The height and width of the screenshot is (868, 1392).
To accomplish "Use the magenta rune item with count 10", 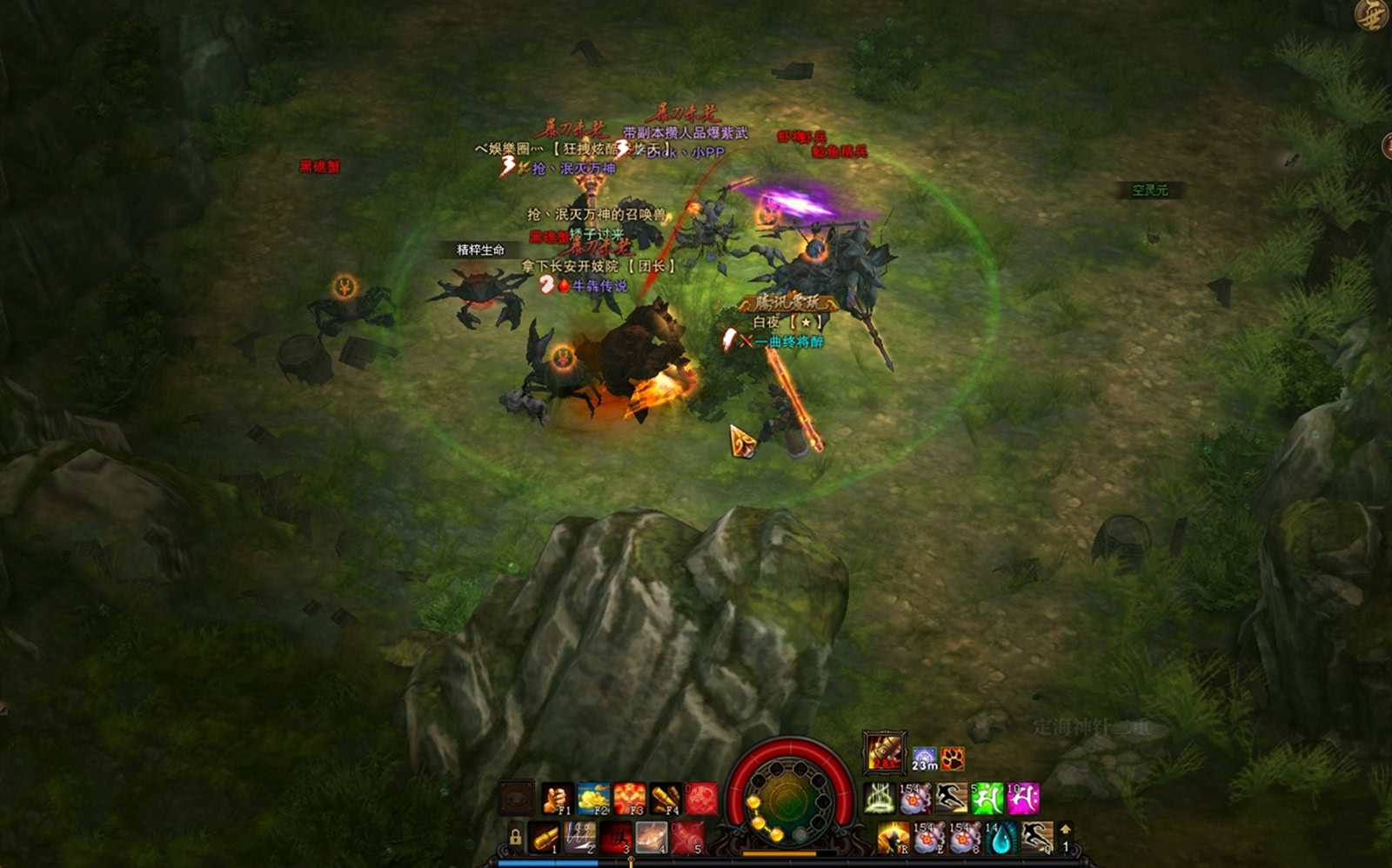I will 1023,798.
